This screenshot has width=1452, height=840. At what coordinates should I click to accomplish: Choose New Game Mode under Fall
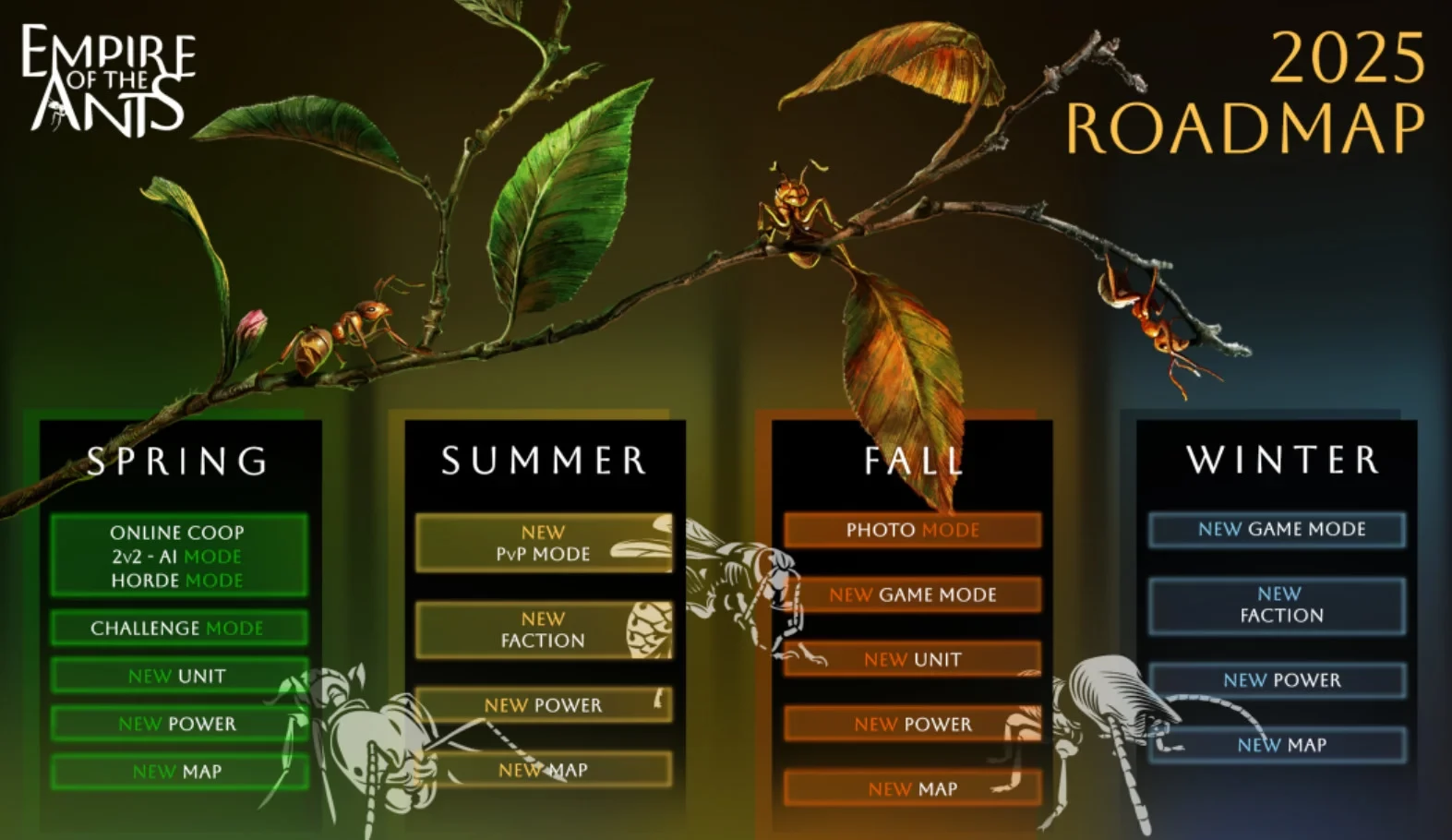pos(912,594)
